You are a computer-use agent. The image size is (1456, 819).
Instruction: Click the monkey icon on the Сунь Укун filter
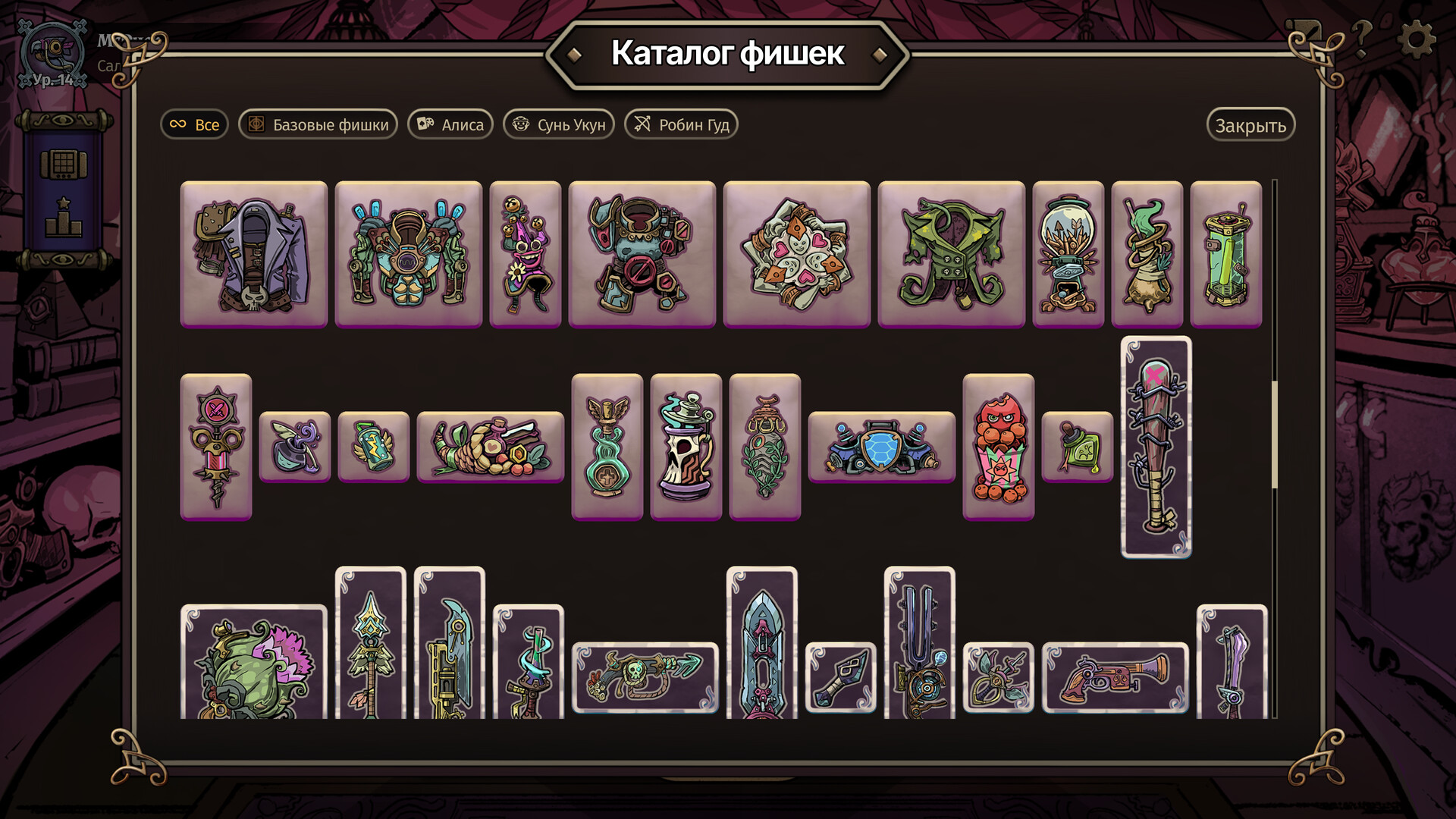(520, 124)
